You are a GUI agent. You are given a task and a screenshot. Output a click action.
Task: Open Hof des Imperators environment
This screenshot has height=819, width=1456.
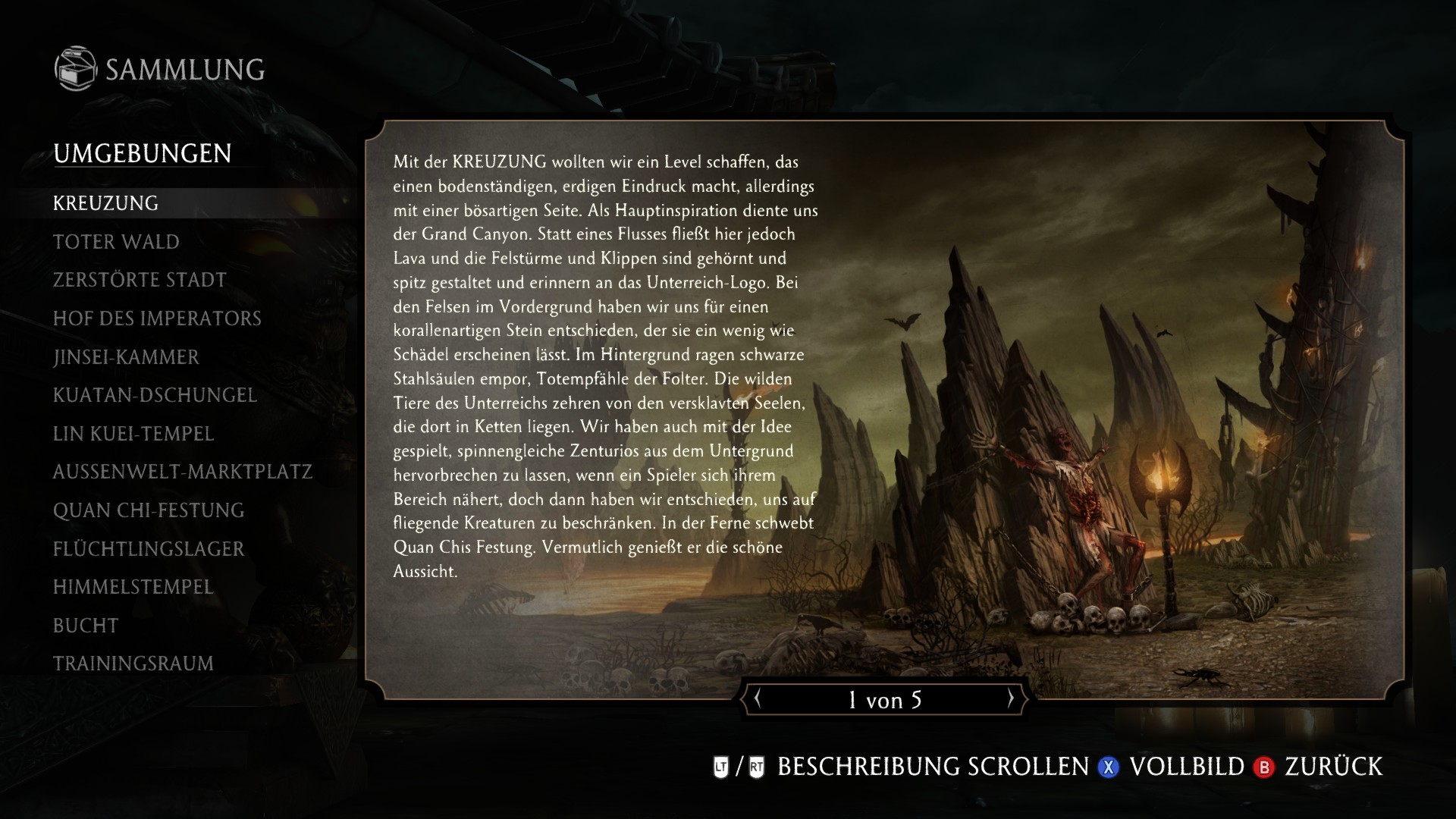(x=156, y=318)
